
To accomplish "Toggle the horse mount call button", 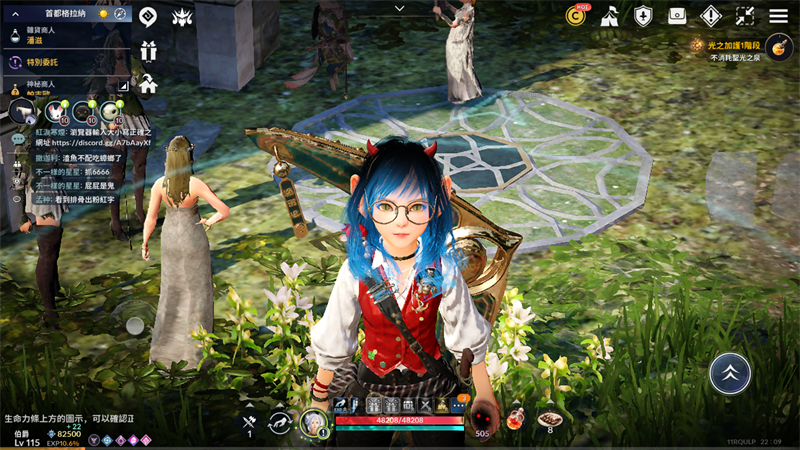I will (x=280, y=423).
